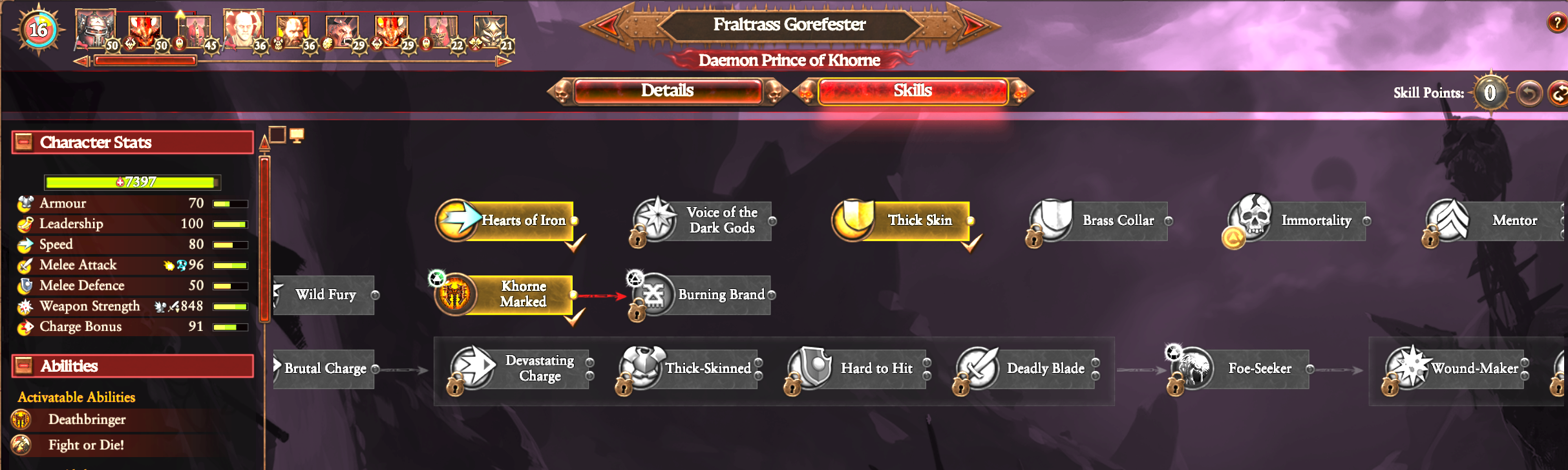Click the green health bar showing 7397
Screen dimensions: 1568x470
(x=131, y=182)
